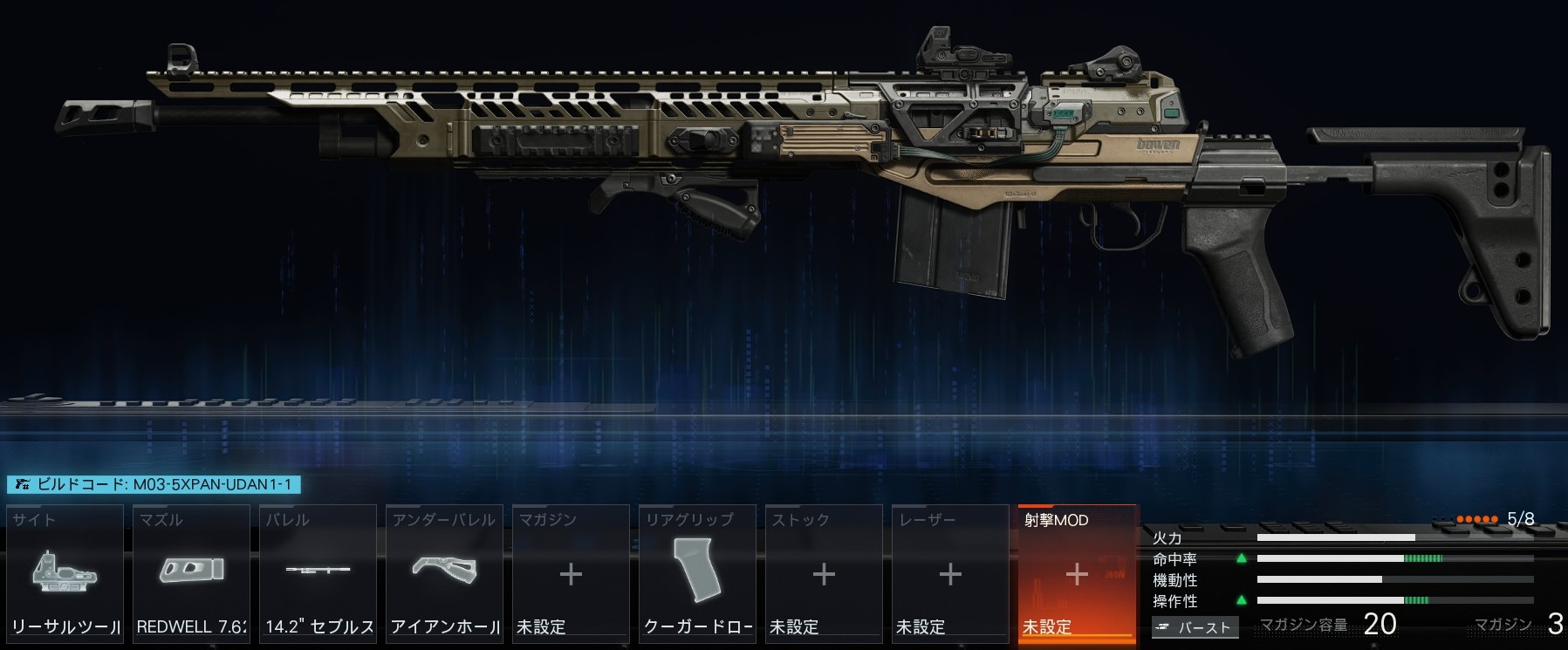Screen dimensions: 1568x650
Task: Open the highlighted firing MOD slot
Action: 1077,573
